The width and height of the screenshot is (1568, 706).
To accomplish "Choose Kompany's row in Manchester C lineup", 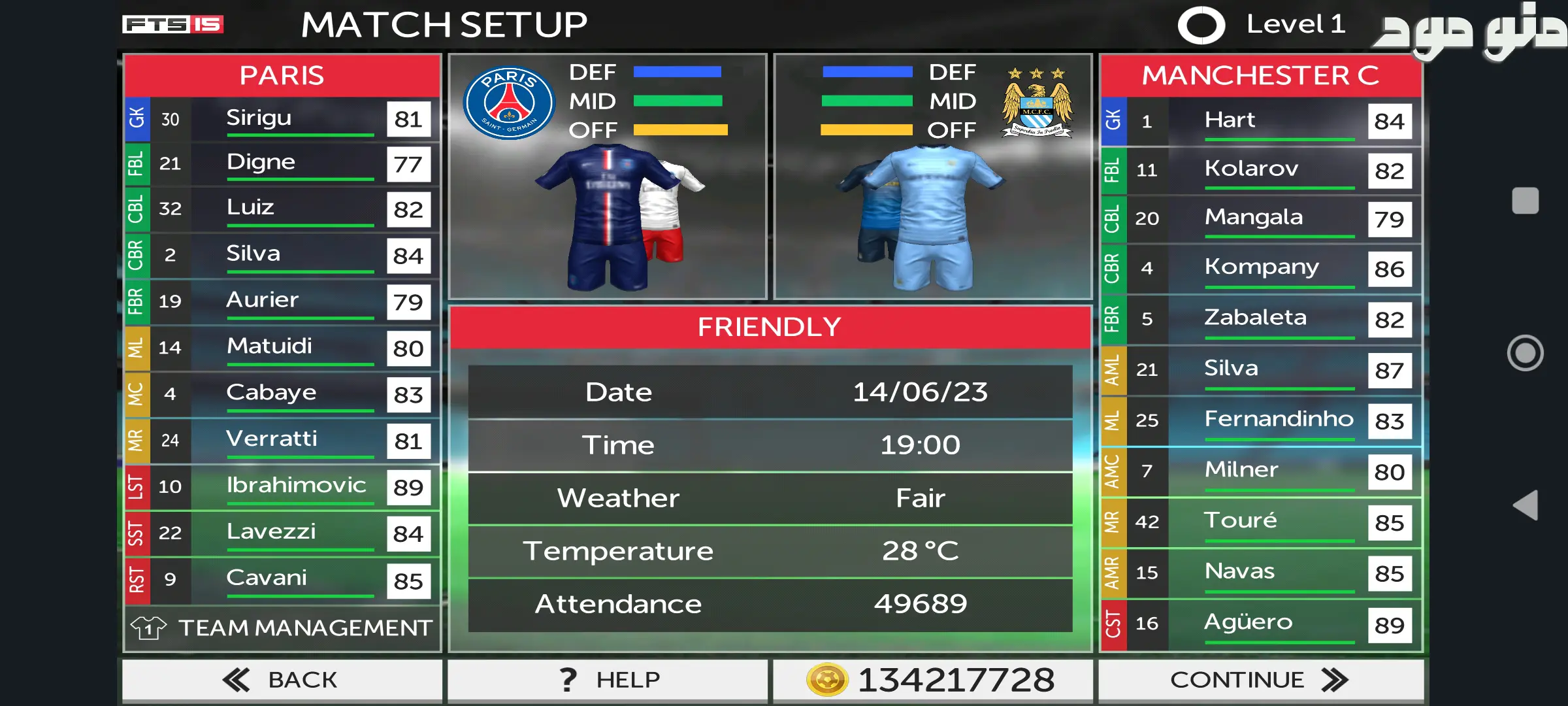I will [1261, 269].
